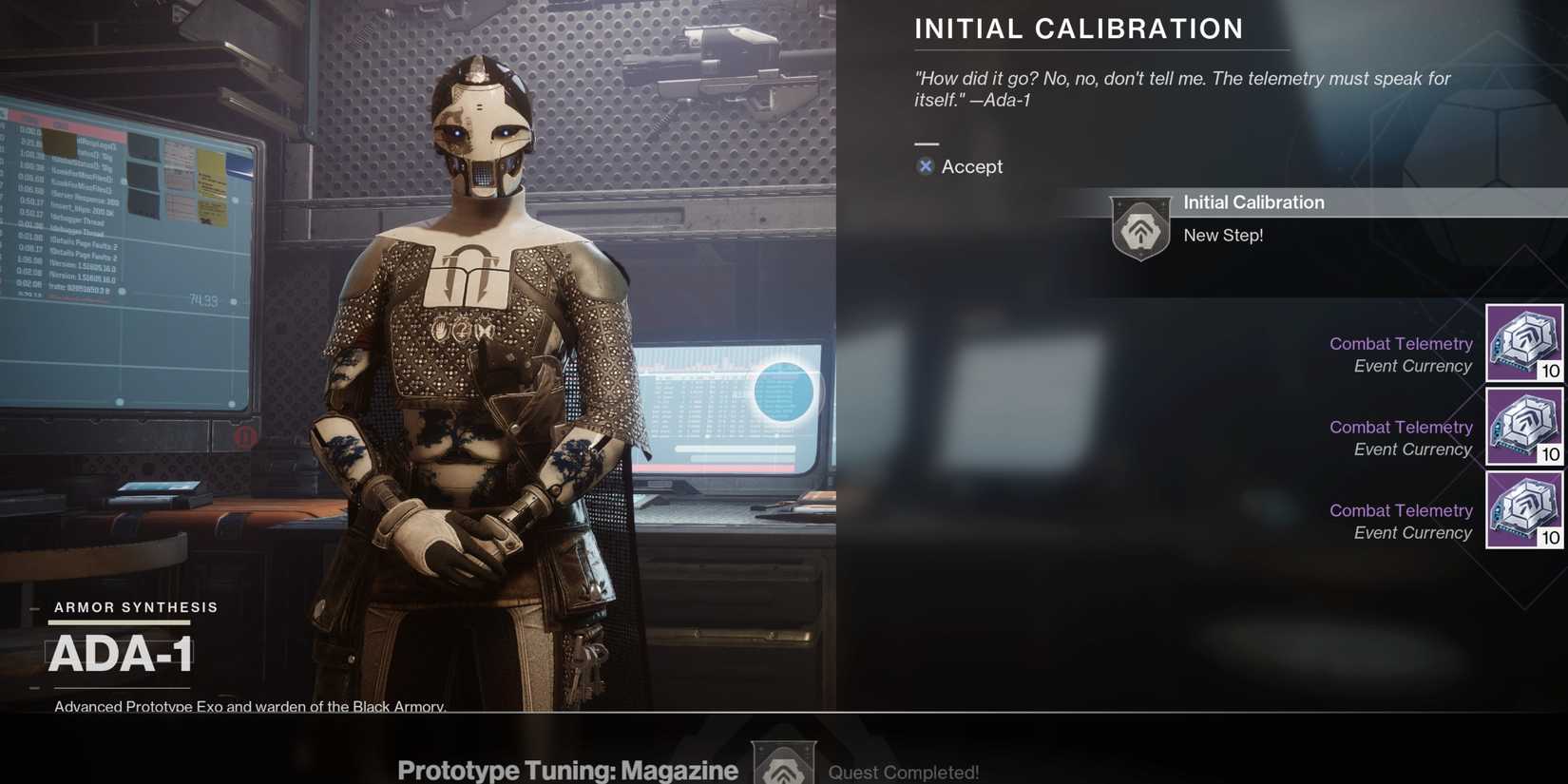Click the X accept button icon
Screen dimensions: 1568x784
(x=925, y=166)
